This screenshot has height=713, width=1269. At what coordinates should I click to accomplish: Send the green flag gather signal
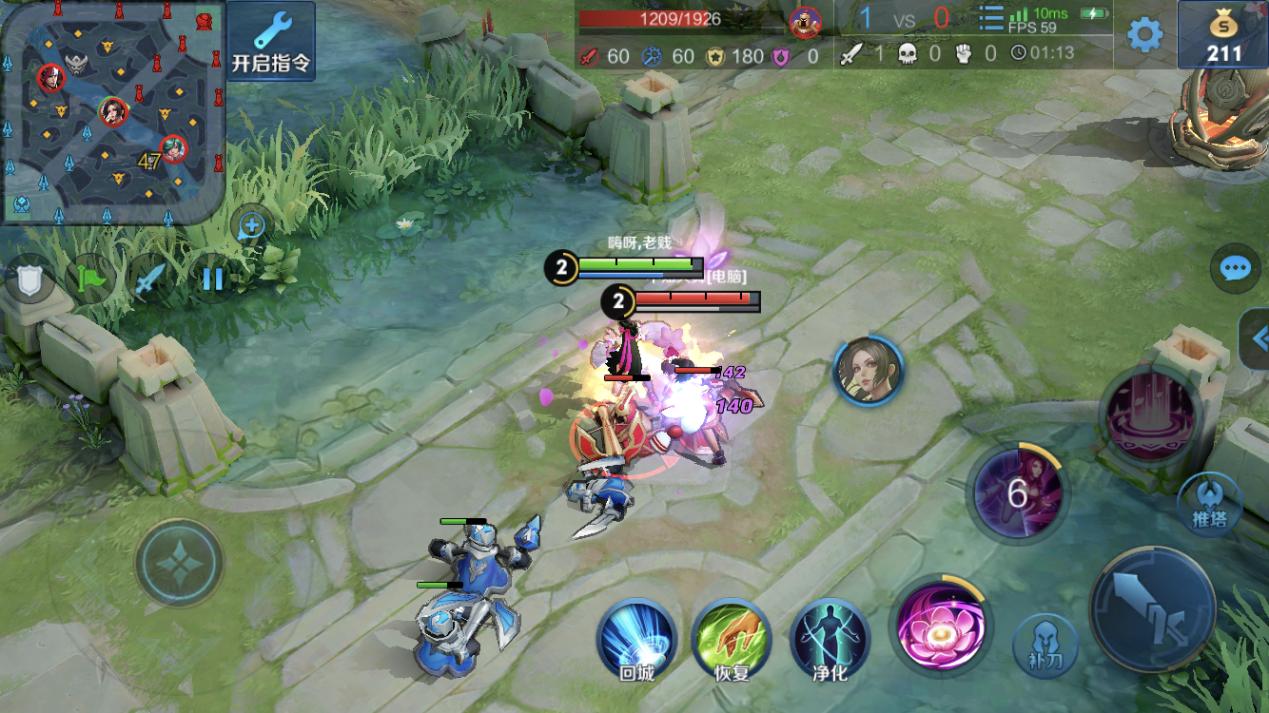tap(91, 279)
